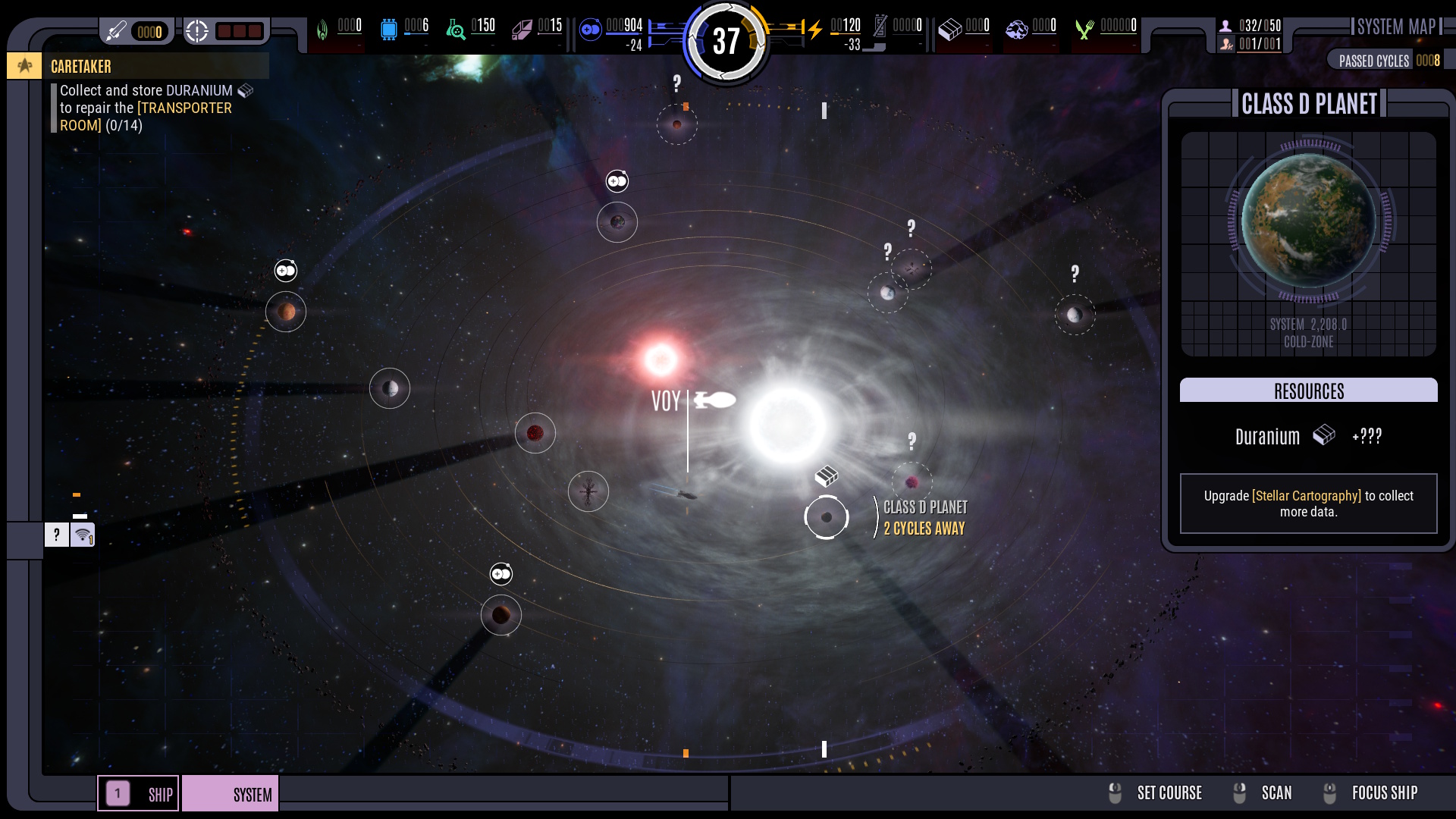1456x819 pixels.
Task: Choose the red planet marker
Action: click(535, 433)
